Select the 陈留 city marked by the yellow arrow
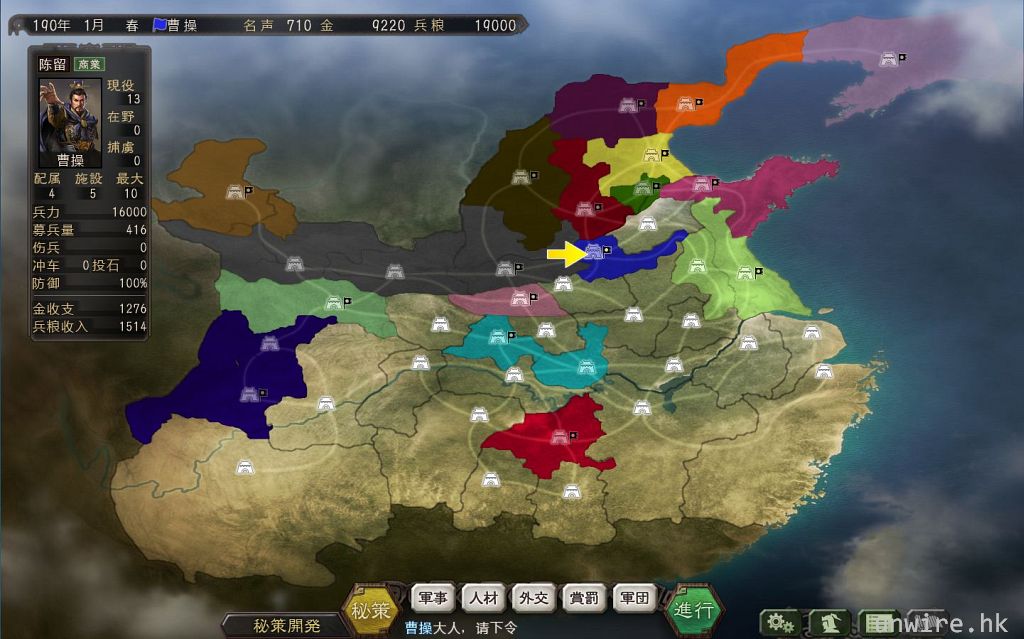 (x=595, y=250)
